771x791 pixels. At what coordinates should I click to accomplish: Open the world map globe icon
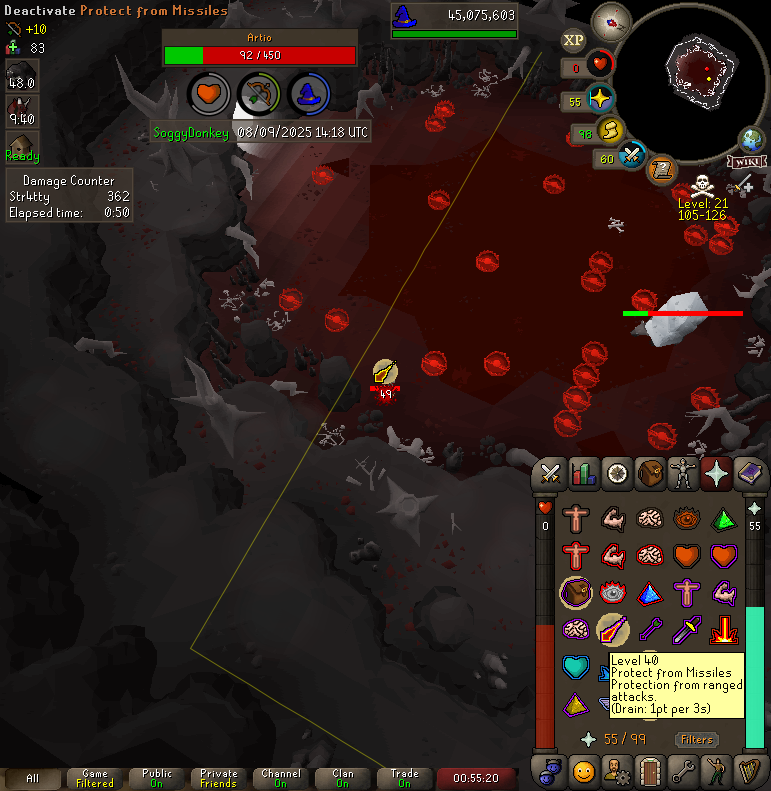tap(751, 139)
